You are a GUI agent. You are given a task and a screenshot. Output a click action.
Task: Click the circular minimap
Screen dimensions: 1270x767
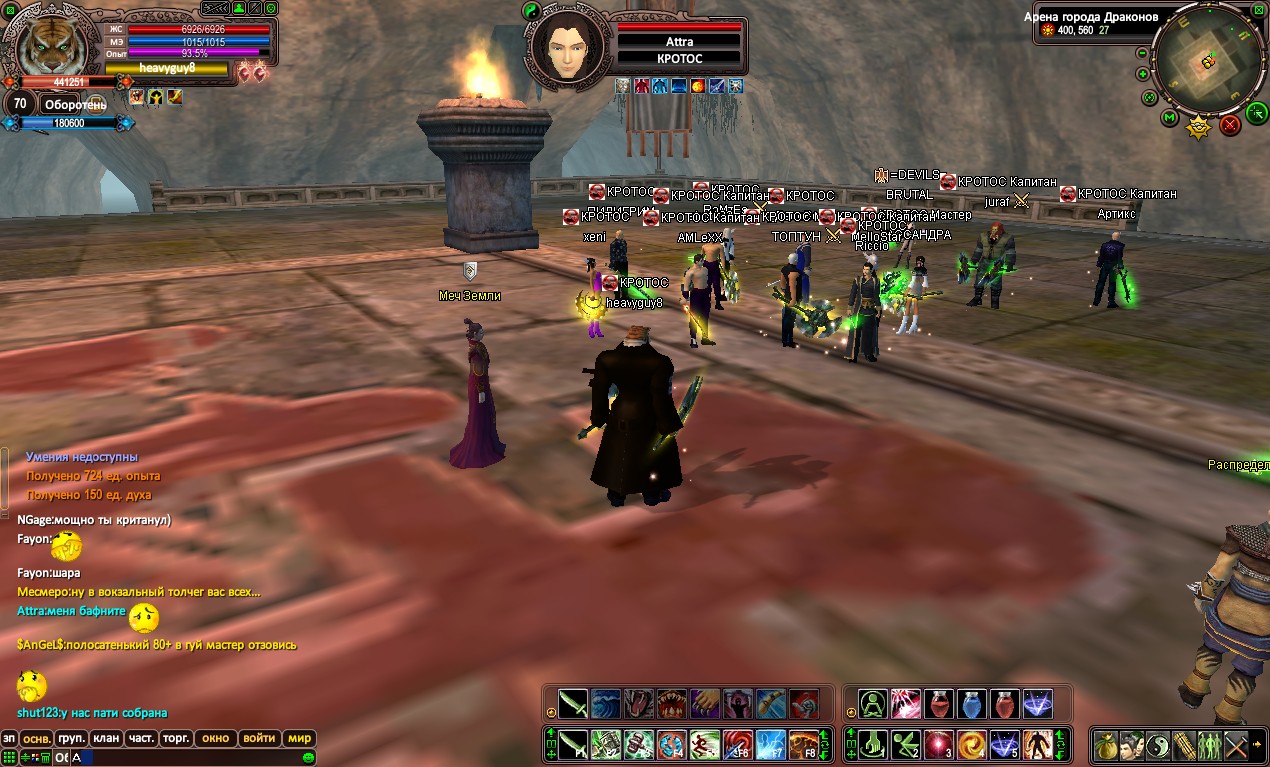(x=1208, y=60)
